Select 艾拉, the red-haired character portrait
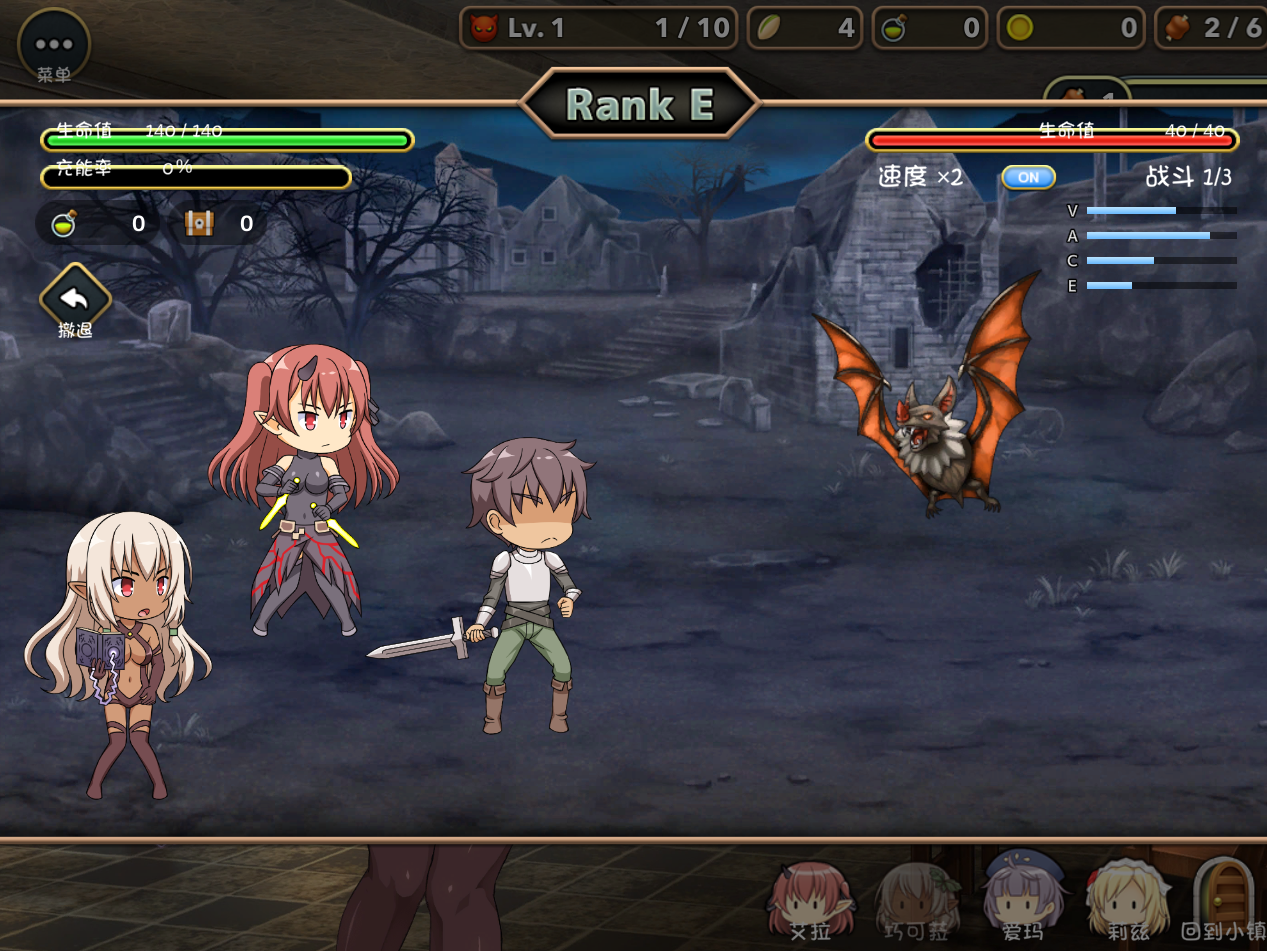The width and height of the screenshot is (1267, 951). (810, 898)
